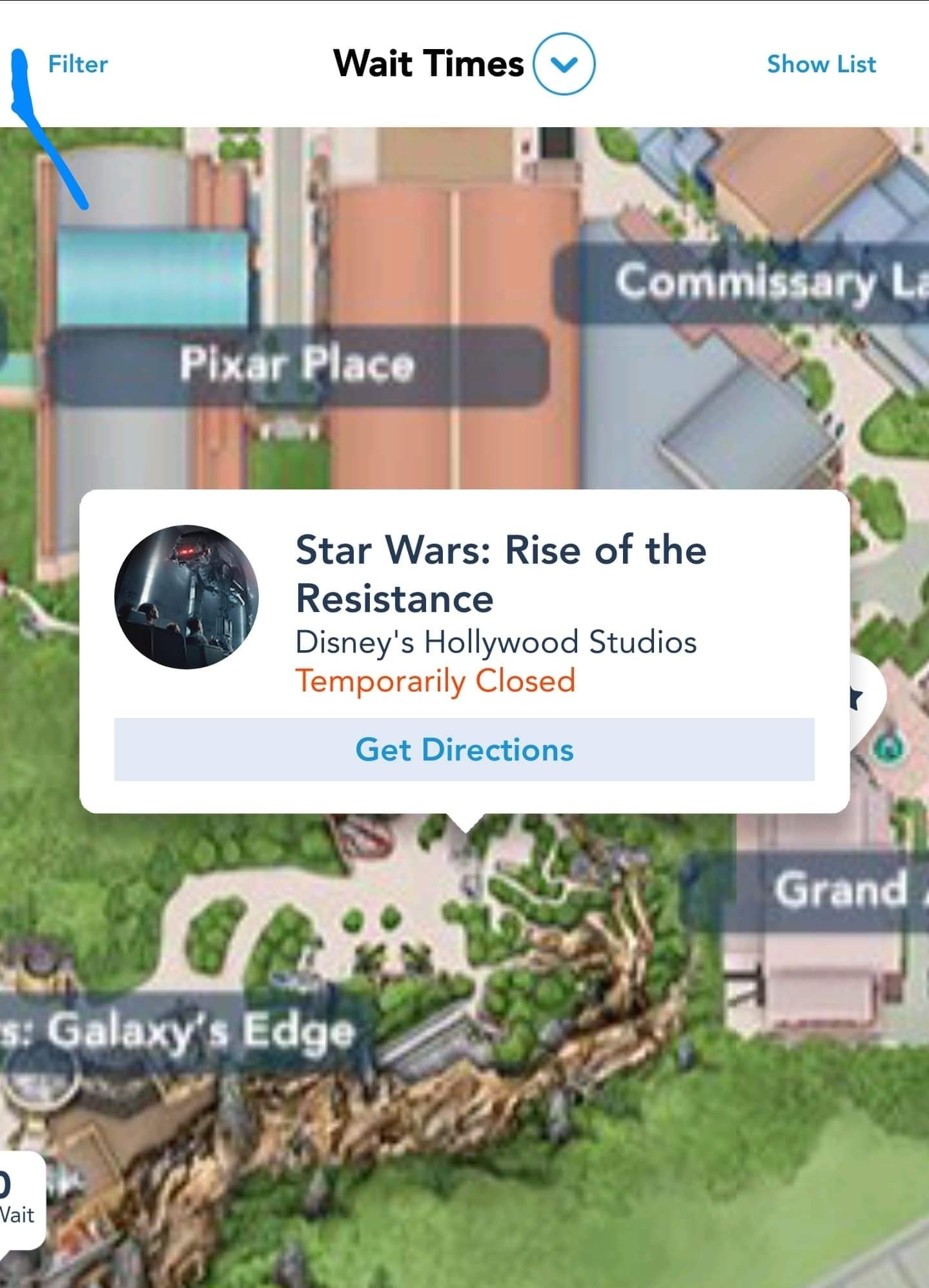Switch to Show List view

coord(821,65)
